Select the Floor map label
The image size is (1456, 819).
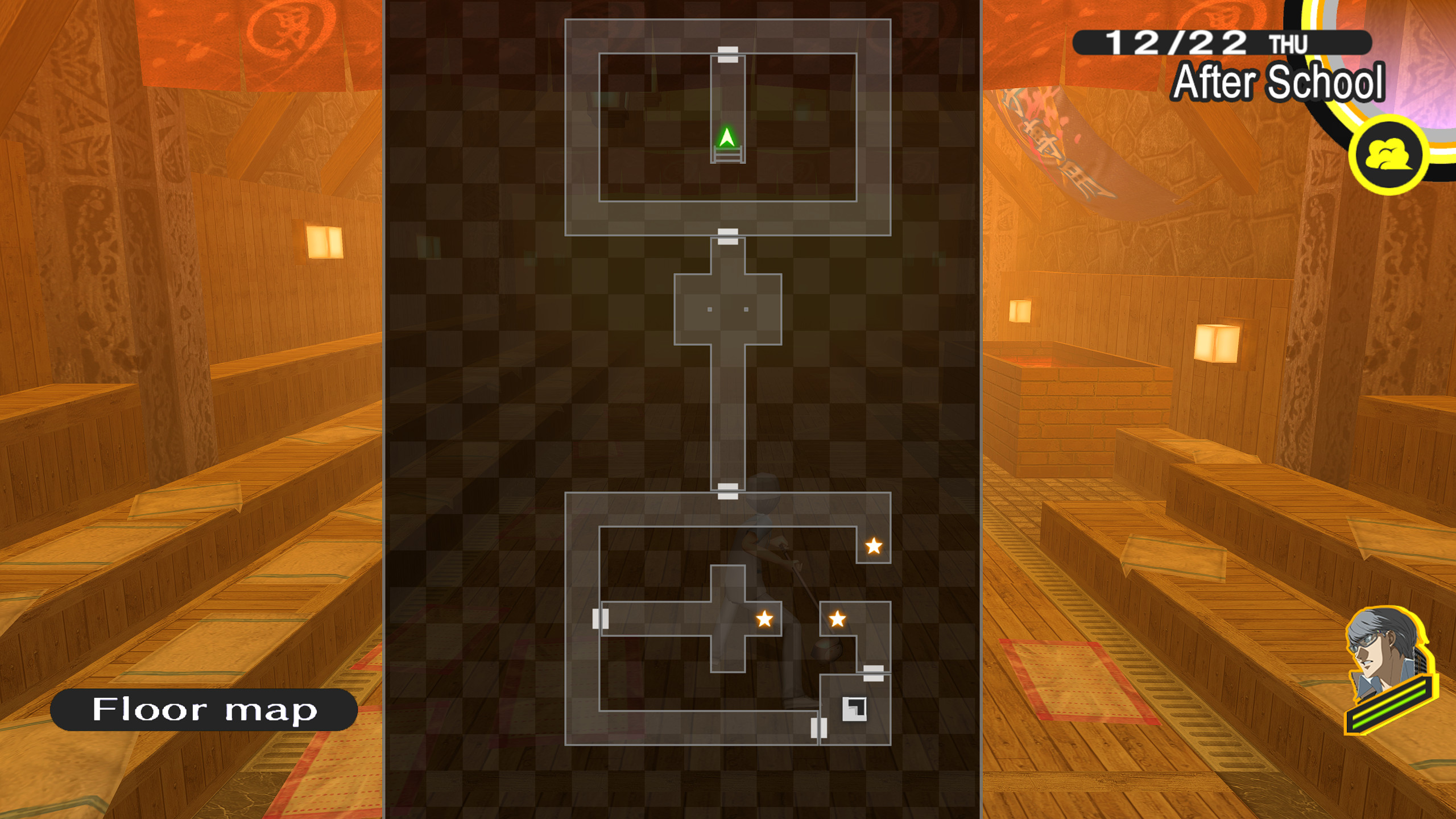(x=208, y=711)
